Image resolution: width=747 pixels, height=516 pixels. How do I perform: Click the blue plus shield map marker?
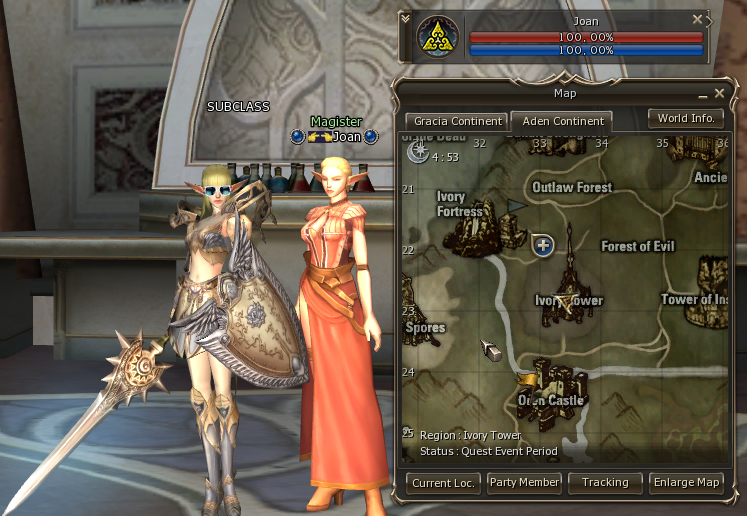pyautogui.click(x=543, y=245)
